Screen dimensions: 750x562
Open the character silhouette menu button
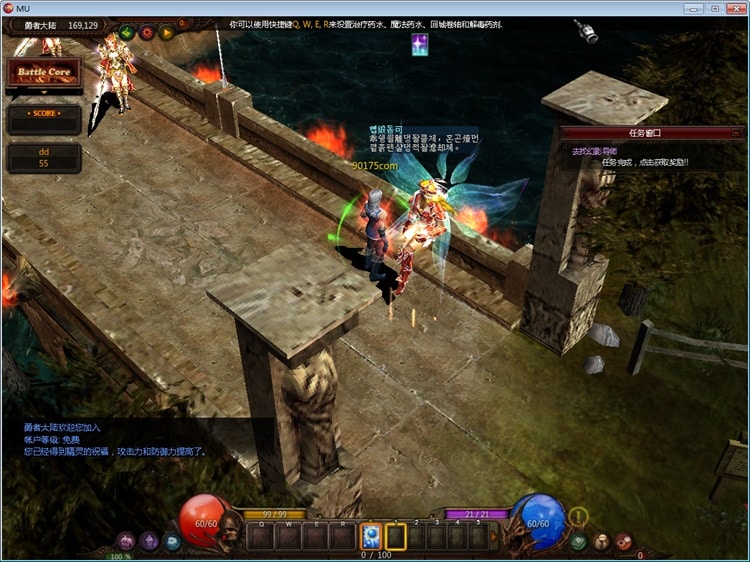pyautogui.click(x=602, y=542)
